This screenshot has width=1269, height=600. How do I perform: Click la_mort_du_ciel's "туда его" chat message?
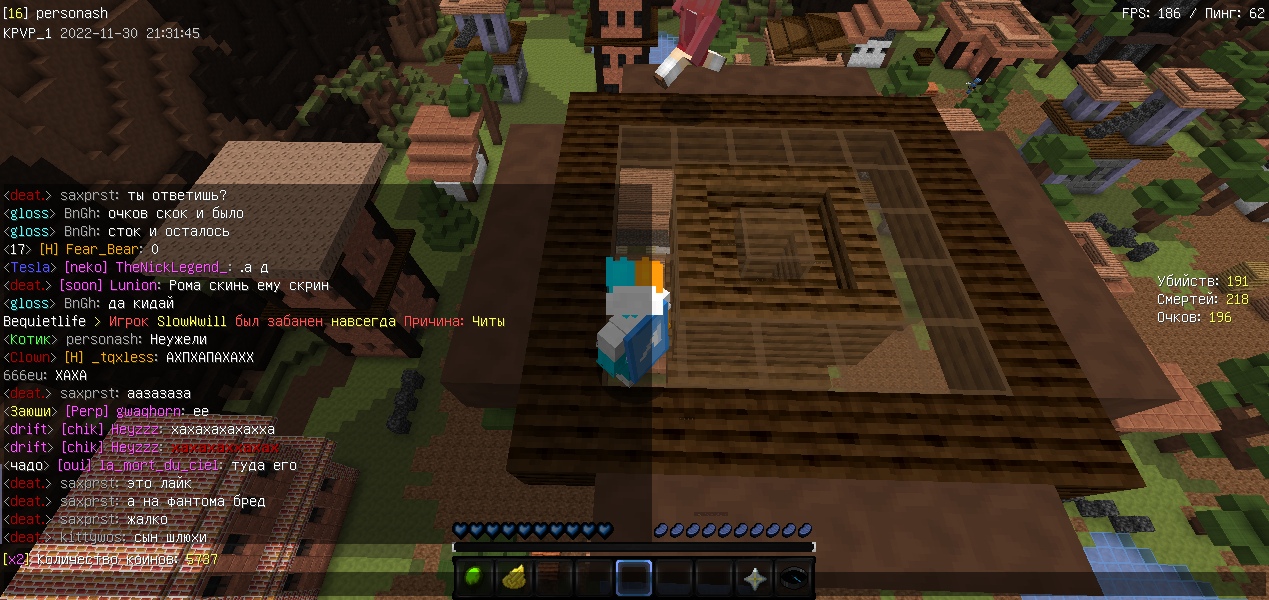(150, 466)
